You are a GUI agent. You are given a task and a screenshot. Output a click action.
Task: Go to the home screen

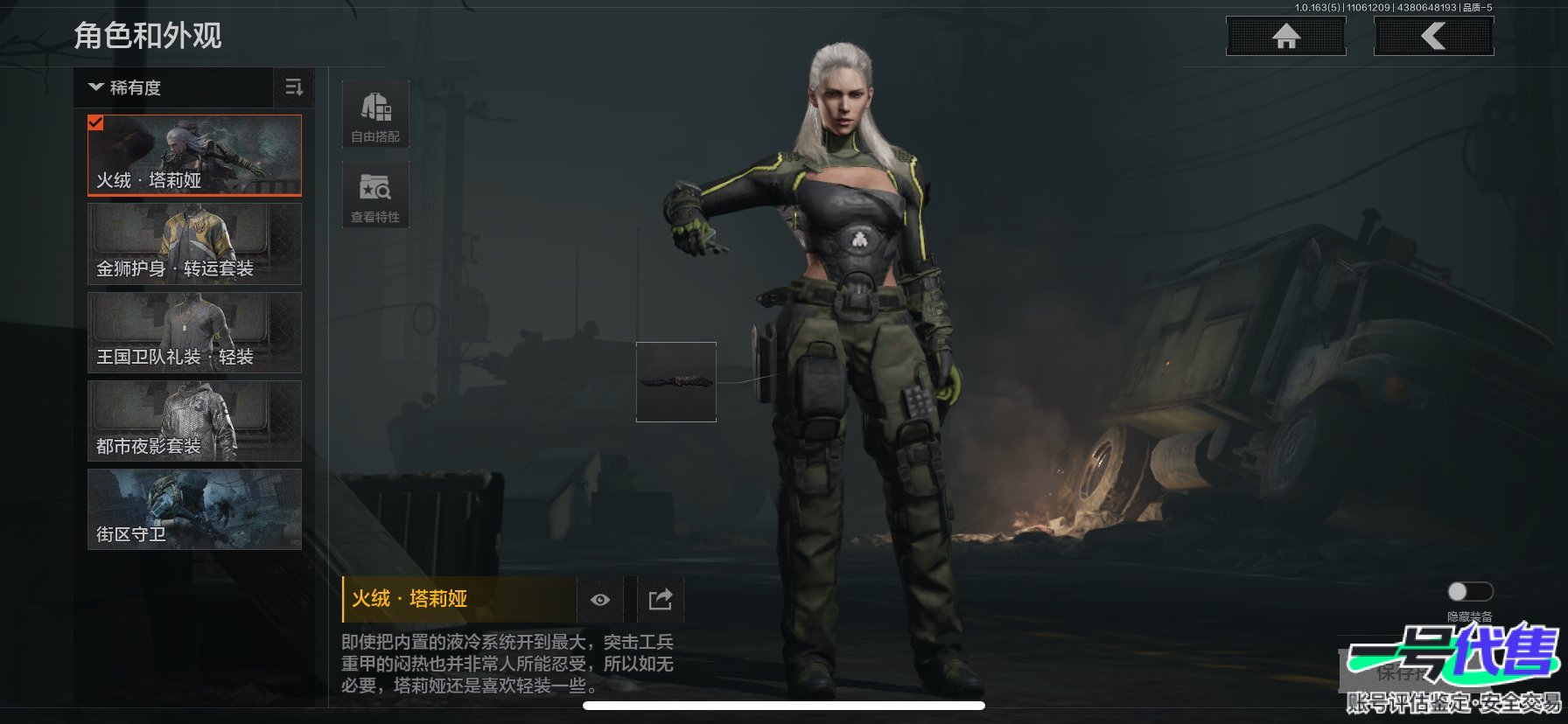point(1285,36)
